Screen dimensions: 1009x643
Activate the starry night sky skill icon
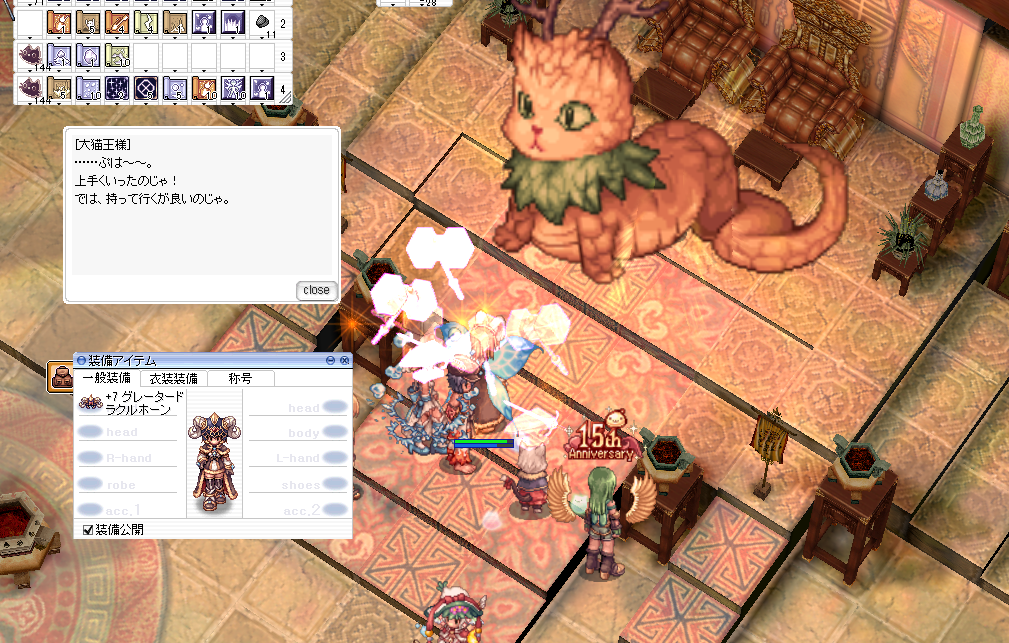pos(116,88)
